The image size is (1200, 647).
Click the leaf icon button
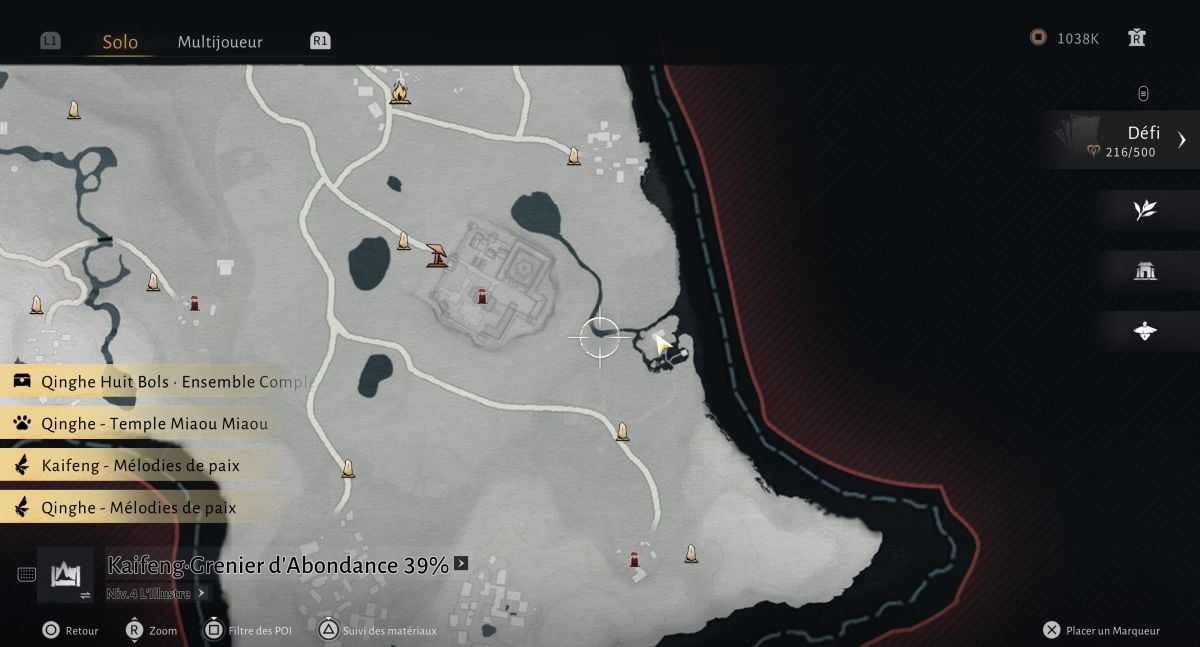pos(1145,209)
